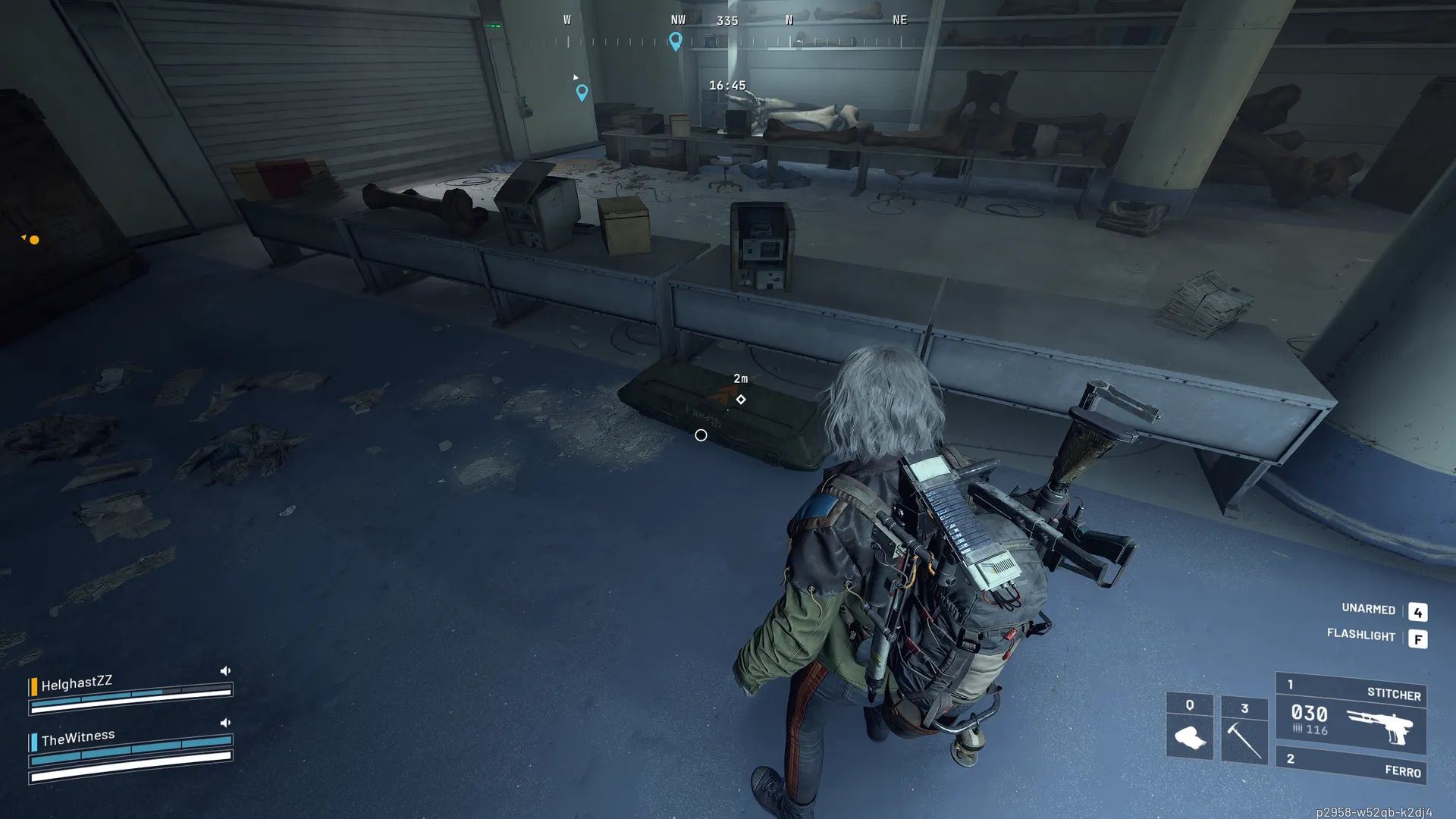1456x819 pixels.
Task: Toggle HelghastZZ's voice speaker icon
Action: point(225,671)
